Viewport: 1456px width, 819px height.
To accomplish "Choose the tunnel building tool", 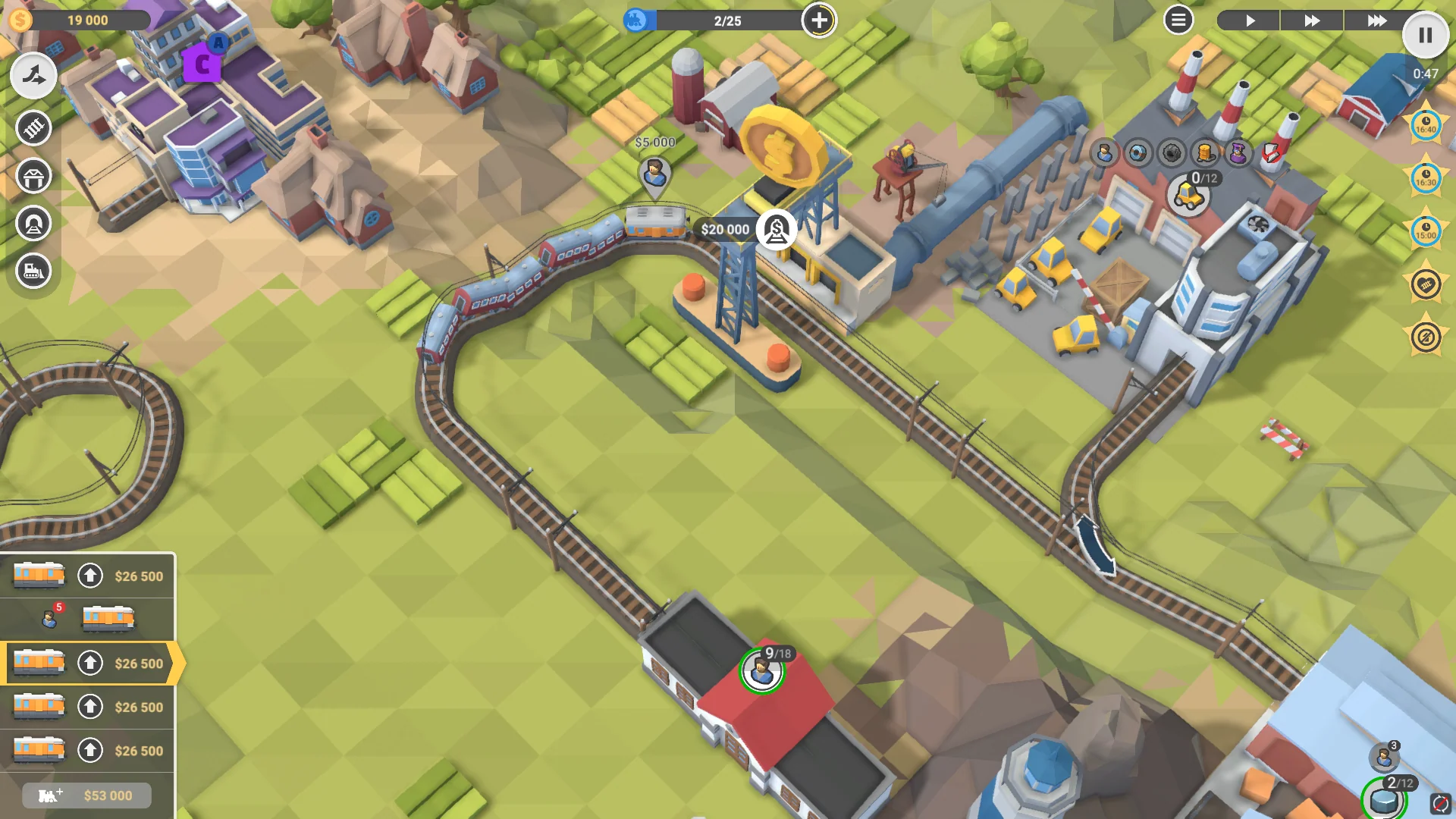I will (x=33, y=222).
